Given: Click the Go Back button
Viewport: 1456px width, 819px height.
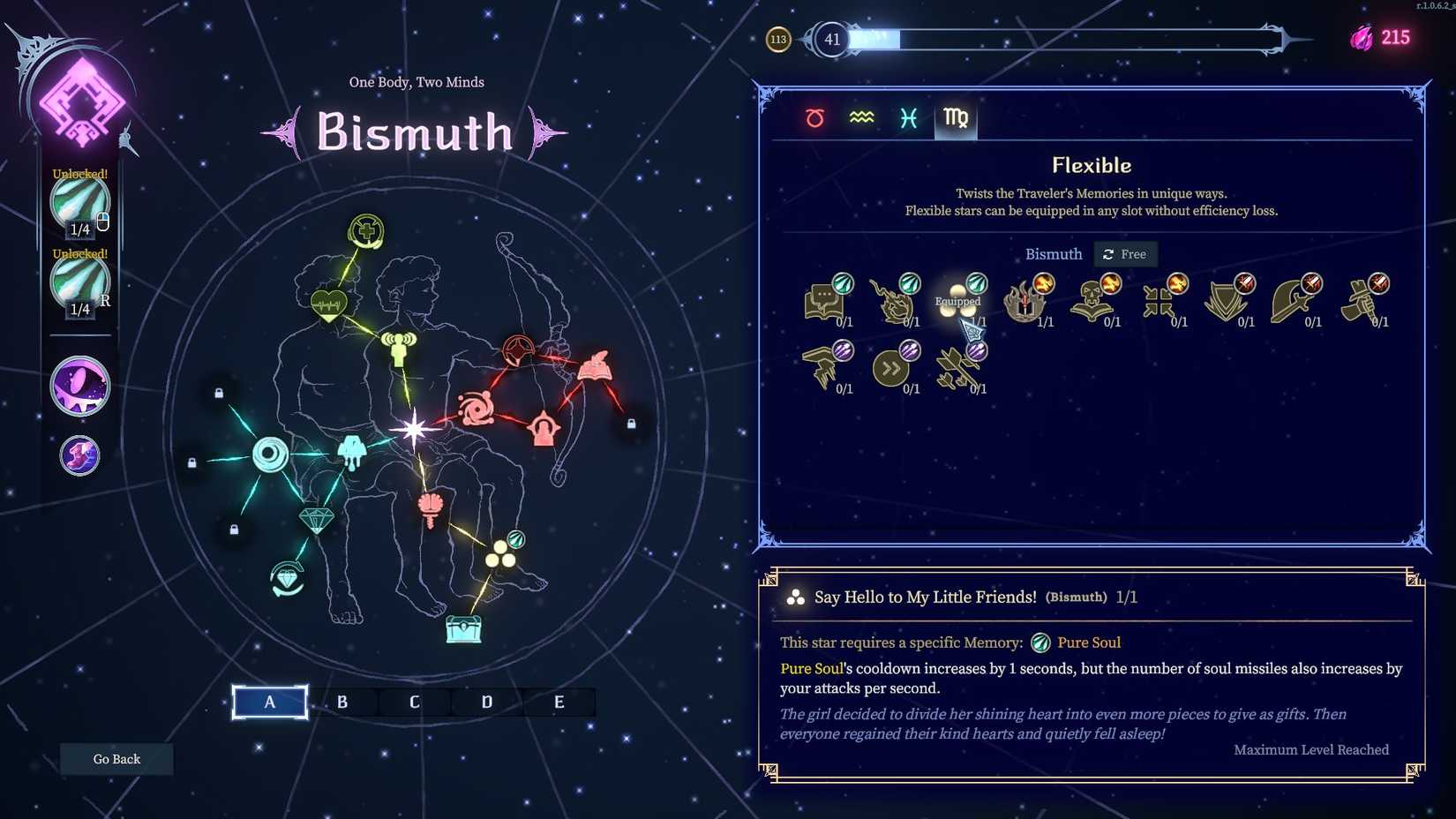Looking at the screenshot, I should [x=116, y=758].
